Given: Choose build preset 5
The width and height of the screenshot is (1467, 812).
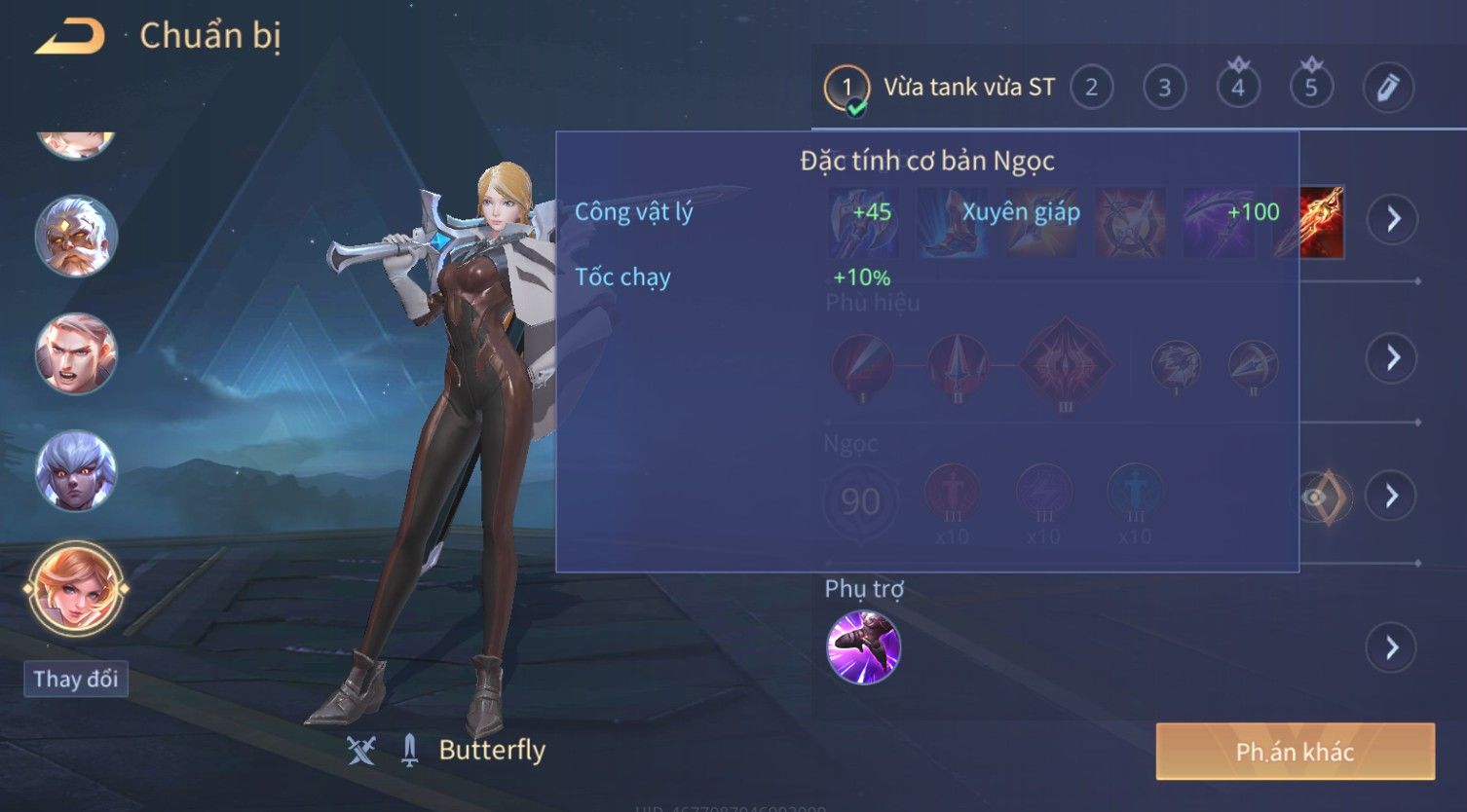Looking at the screenshot, I should (1310, 89).
